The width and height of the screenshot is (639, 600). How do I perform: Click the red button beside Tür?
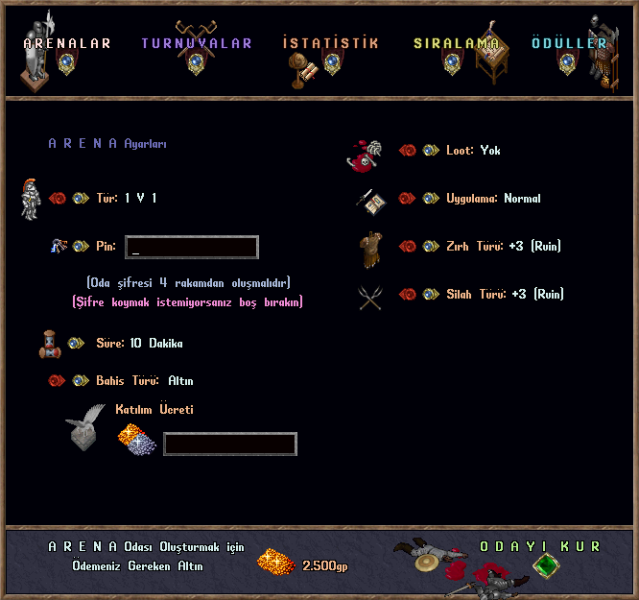(58, 198)
